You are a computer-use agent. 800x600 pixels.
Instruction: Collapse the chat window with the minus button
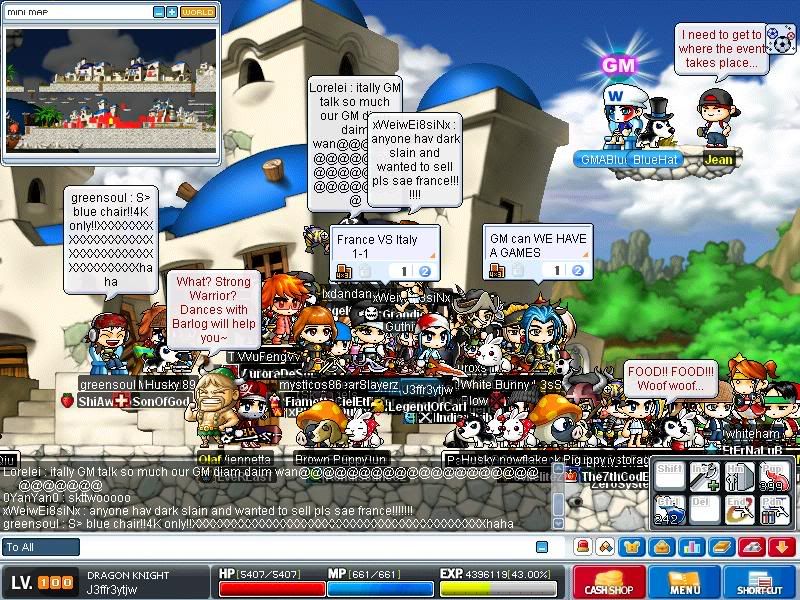pyautogui.click(x=542, y=547)
